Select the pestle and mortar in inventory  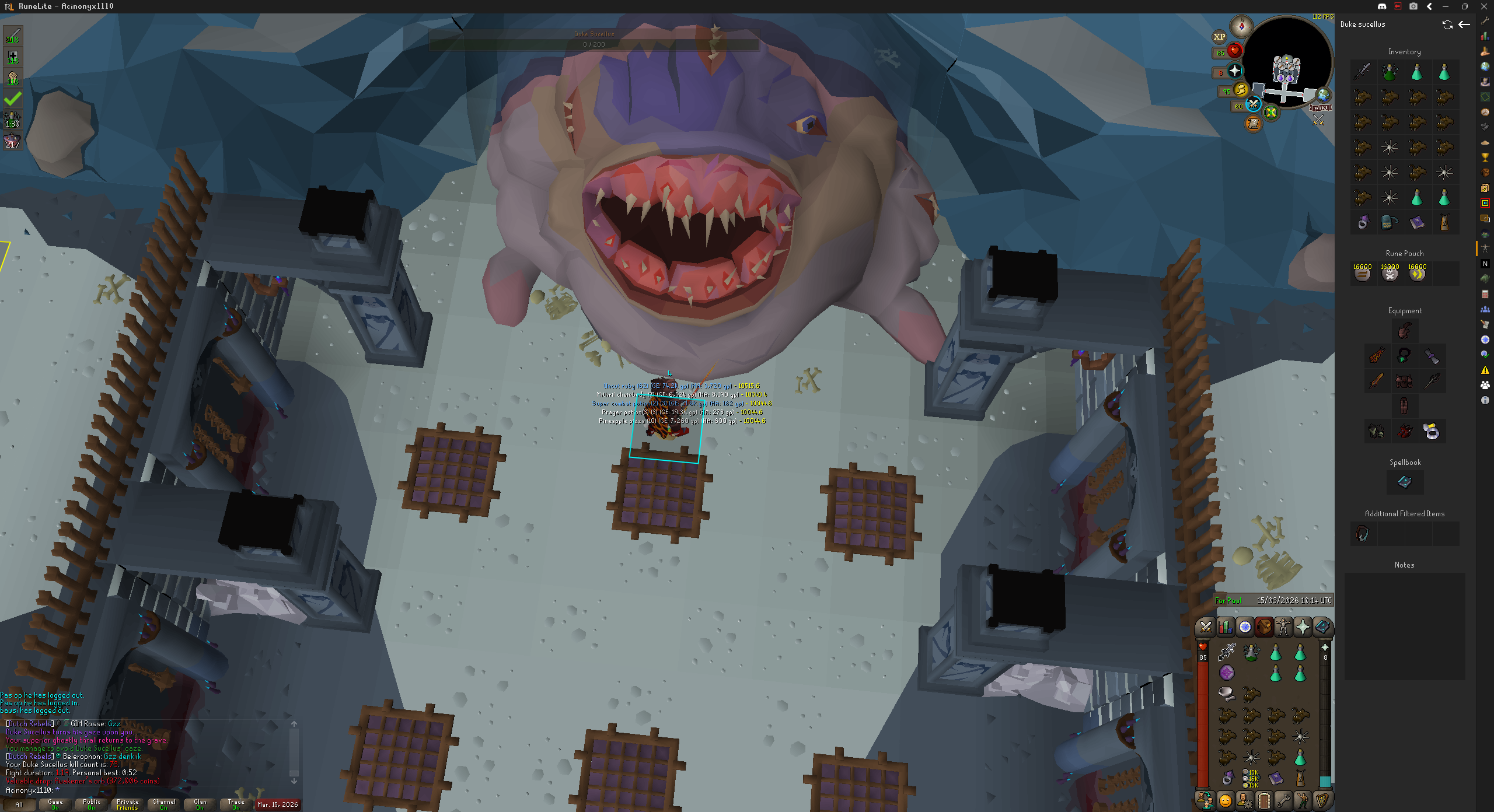pos(1226,693)
